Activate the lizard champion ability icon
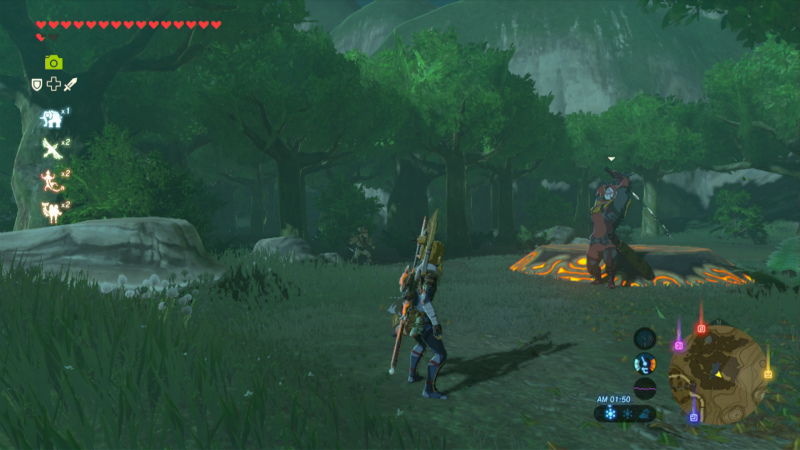This screenshot has width=800, height=450. [x=50, y=180]
